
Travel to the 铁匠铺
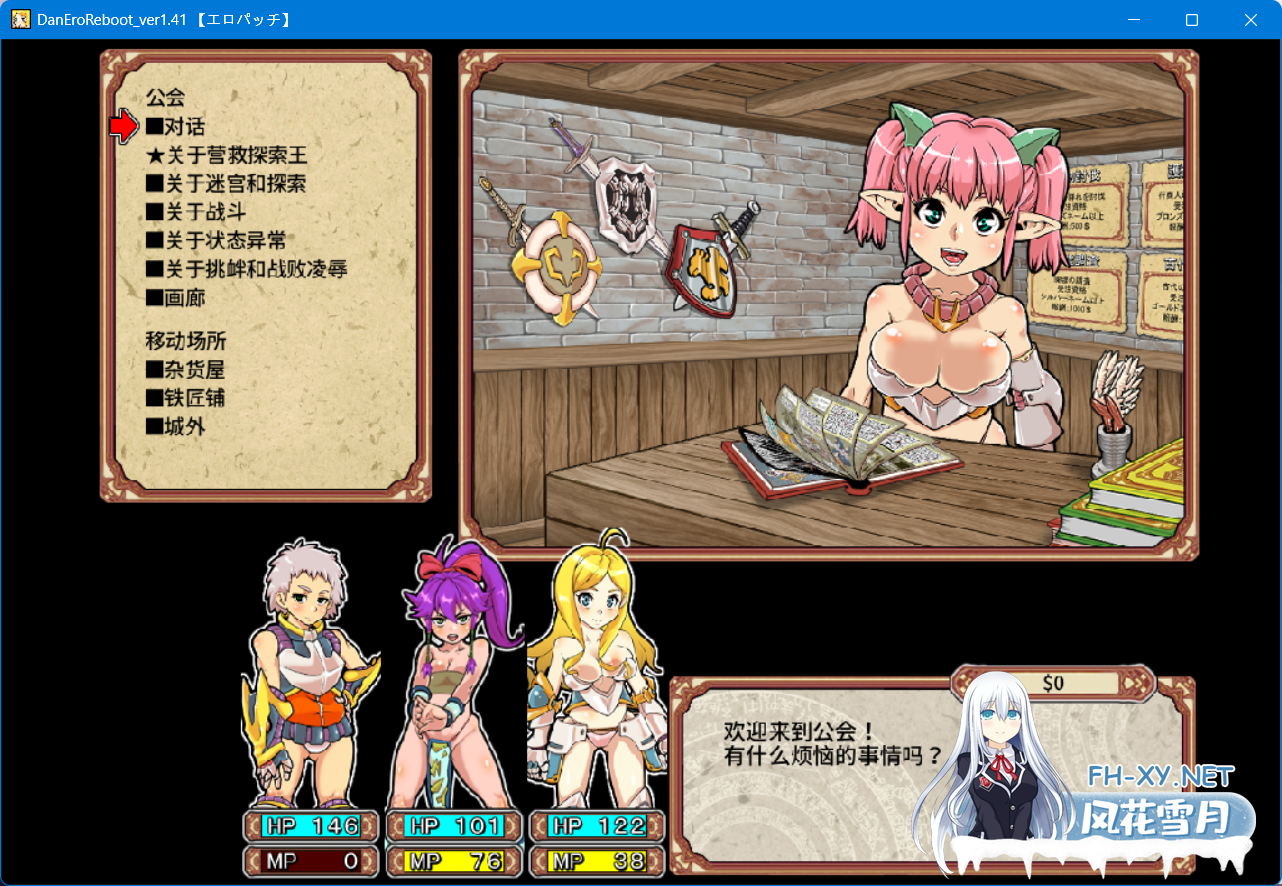[185, 398]
